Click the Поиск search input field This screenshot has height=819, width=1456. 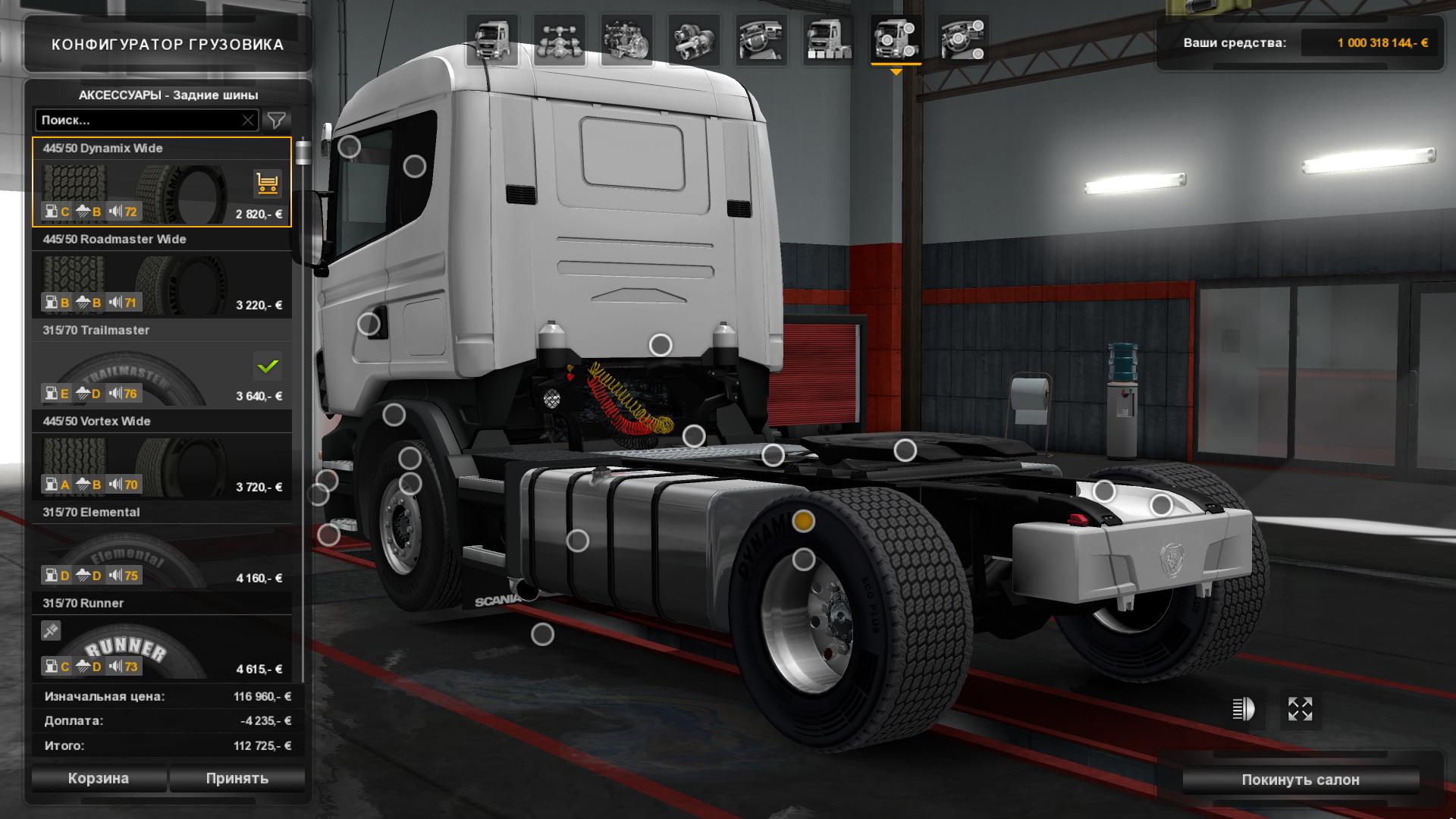pyautogui.click(x=136, y=120)
